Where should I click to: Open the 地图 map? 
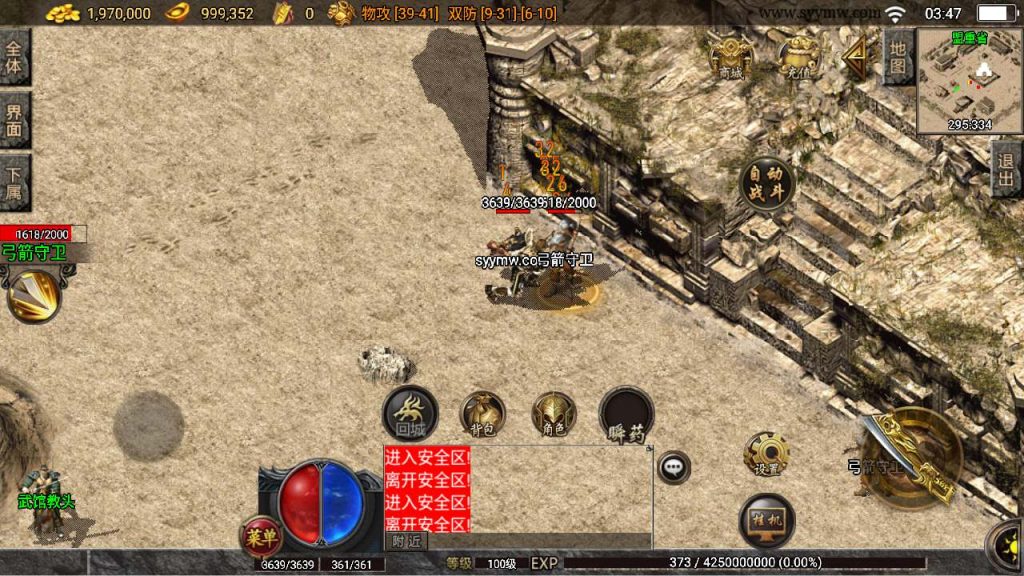click(899, 57)
